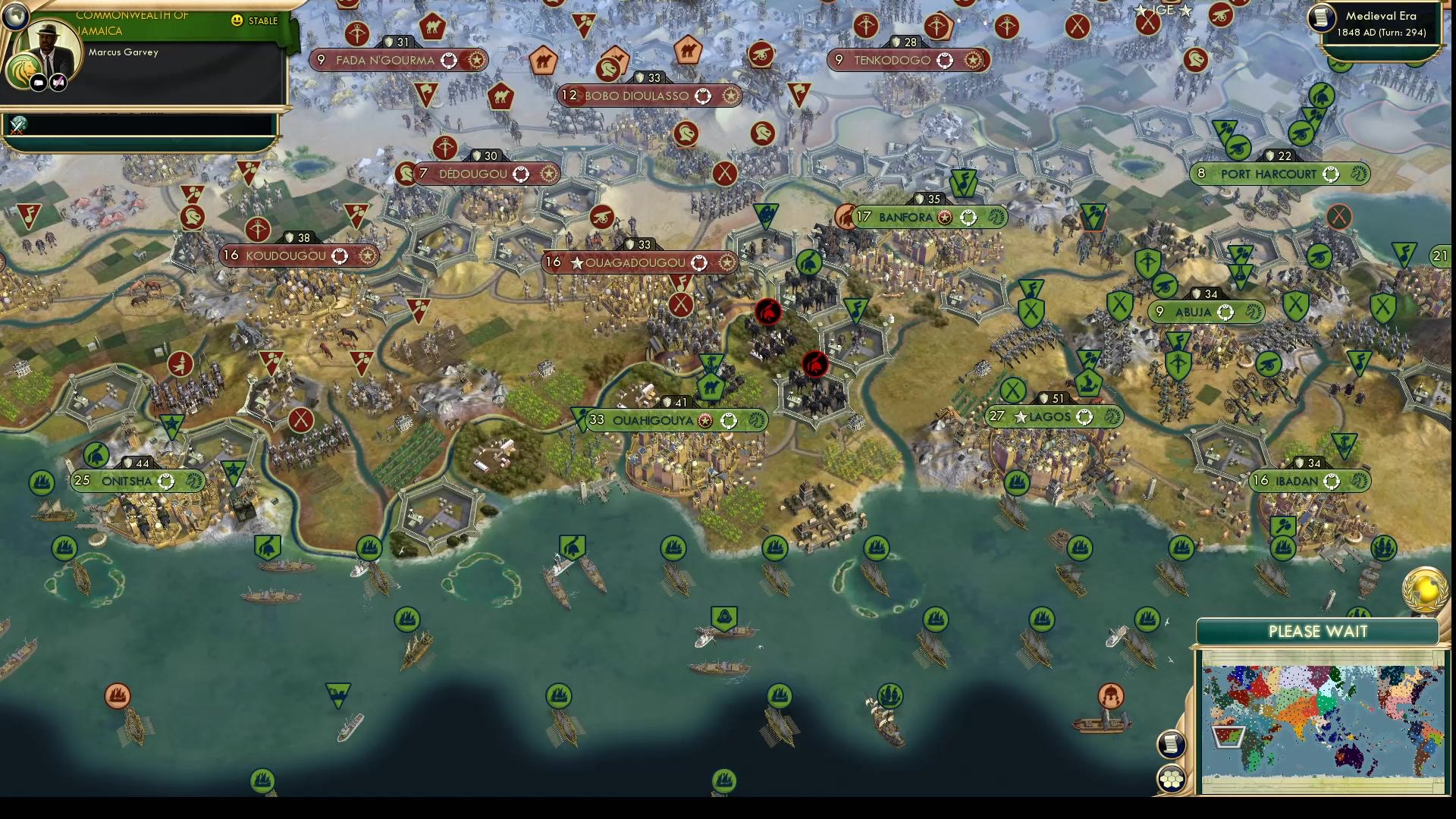
Task: Click the speech bubble icon under the leader portrait
Action: click(x=38, y=82)
